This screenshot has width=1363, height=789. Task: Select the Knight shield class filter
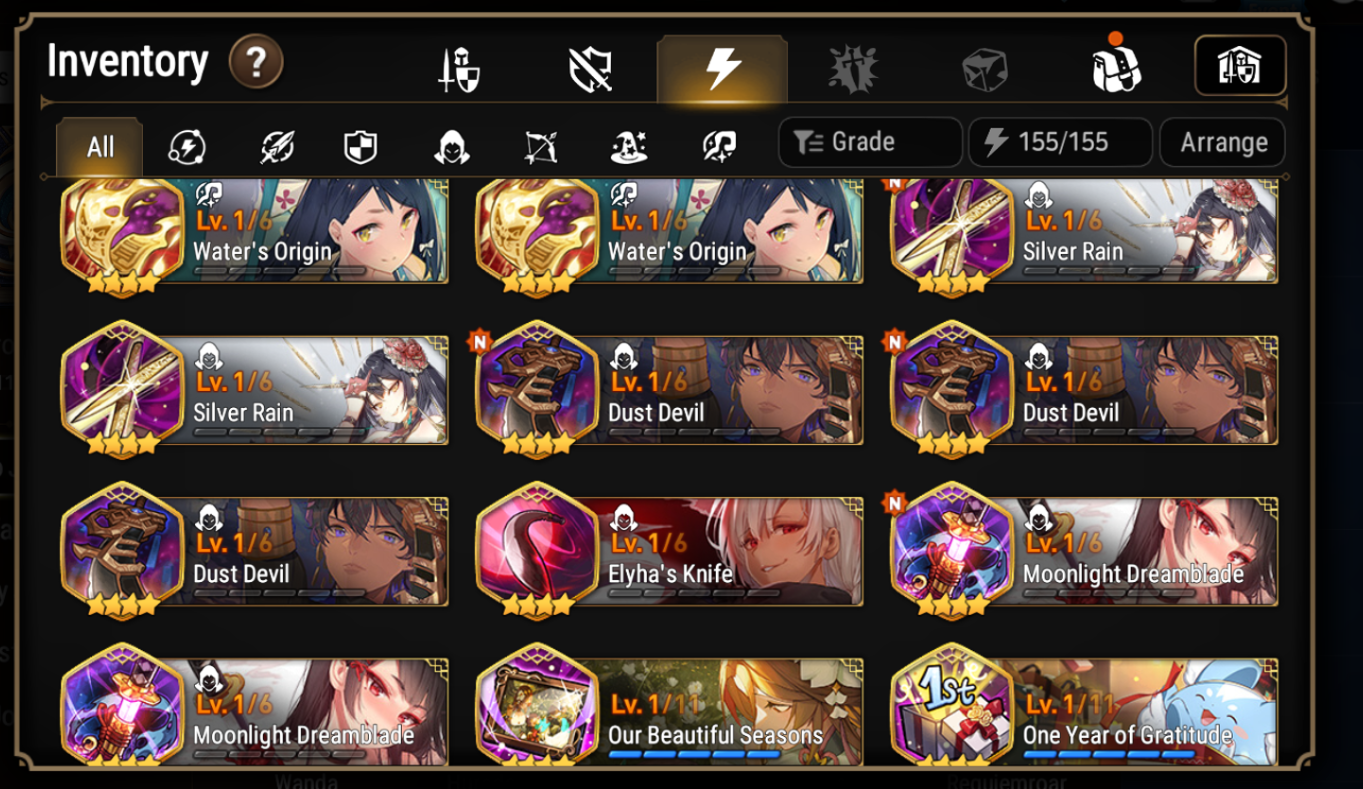358,146
